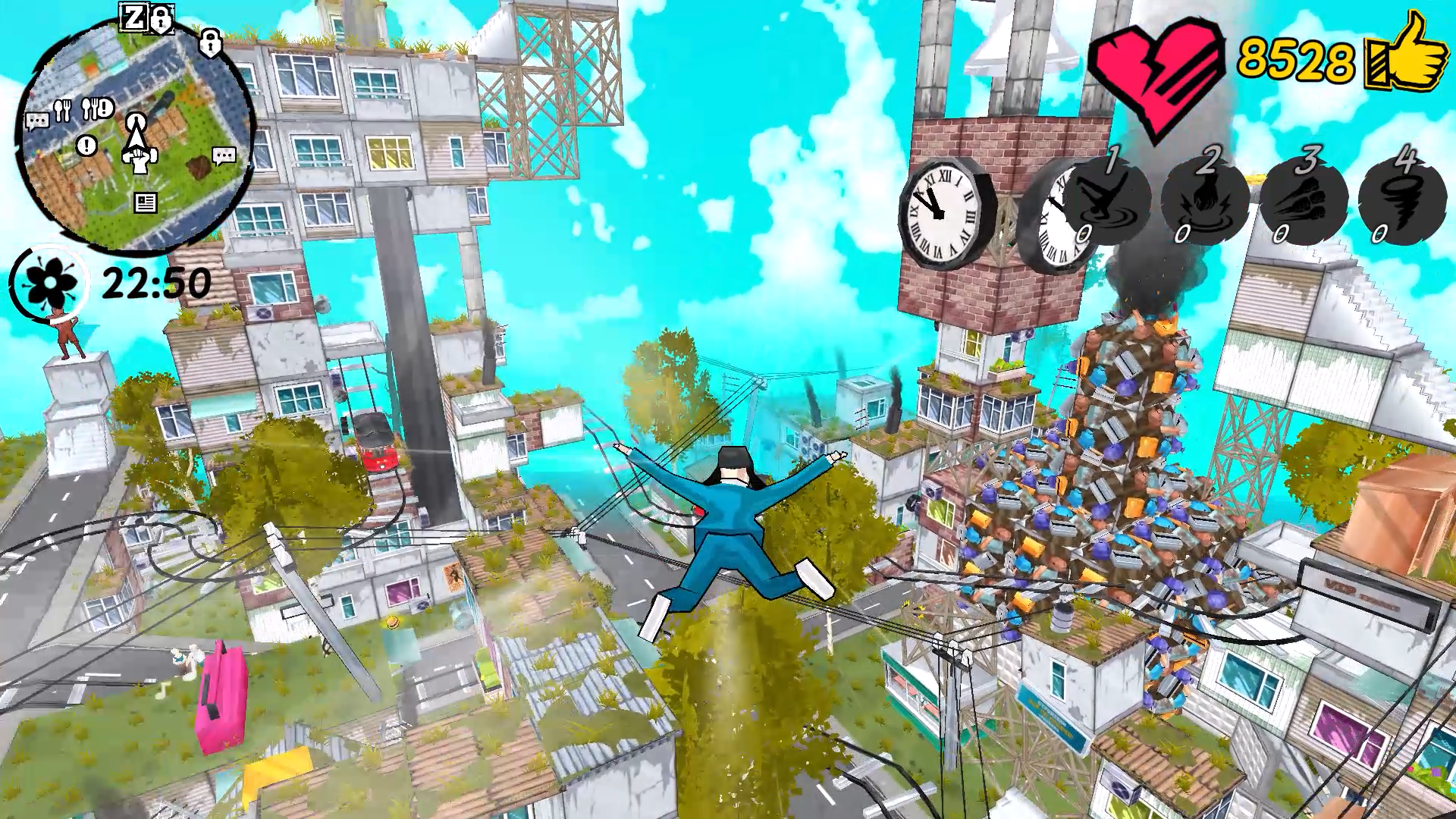Toggle the speech-bubble marker on the minimap's right side
1456x819 pixels.
click(224, 155)
